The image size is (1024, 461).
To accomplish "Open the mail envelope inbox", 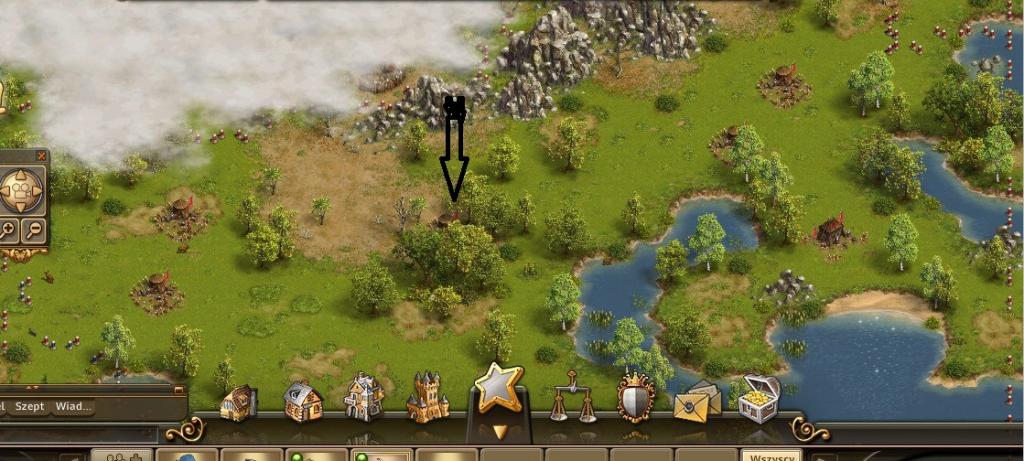I will pyautogui.click(x=697, y=402).
